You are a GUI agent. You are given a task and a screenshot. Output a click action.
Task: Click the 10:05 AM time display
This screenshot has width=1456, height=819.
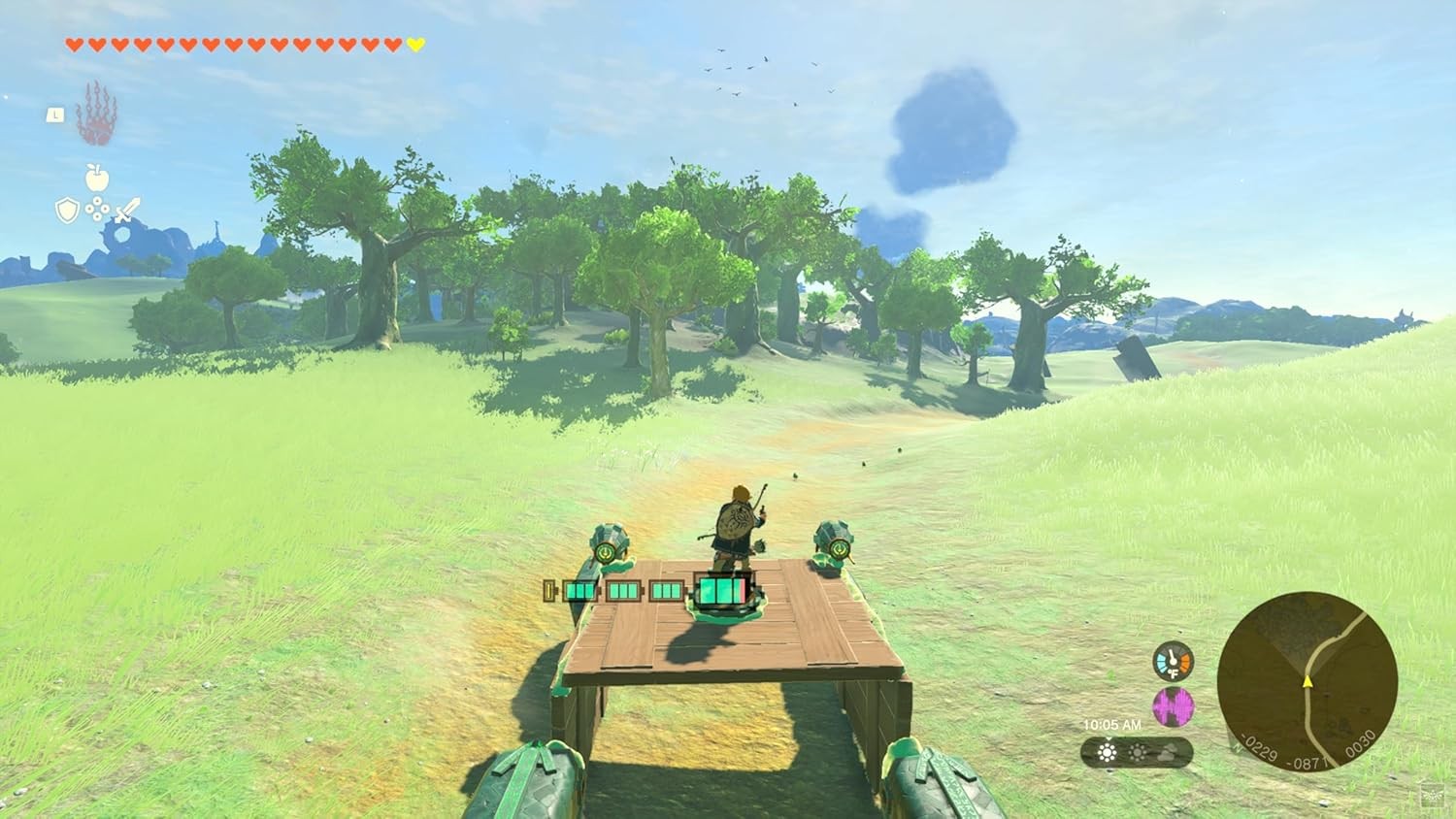1111,725
